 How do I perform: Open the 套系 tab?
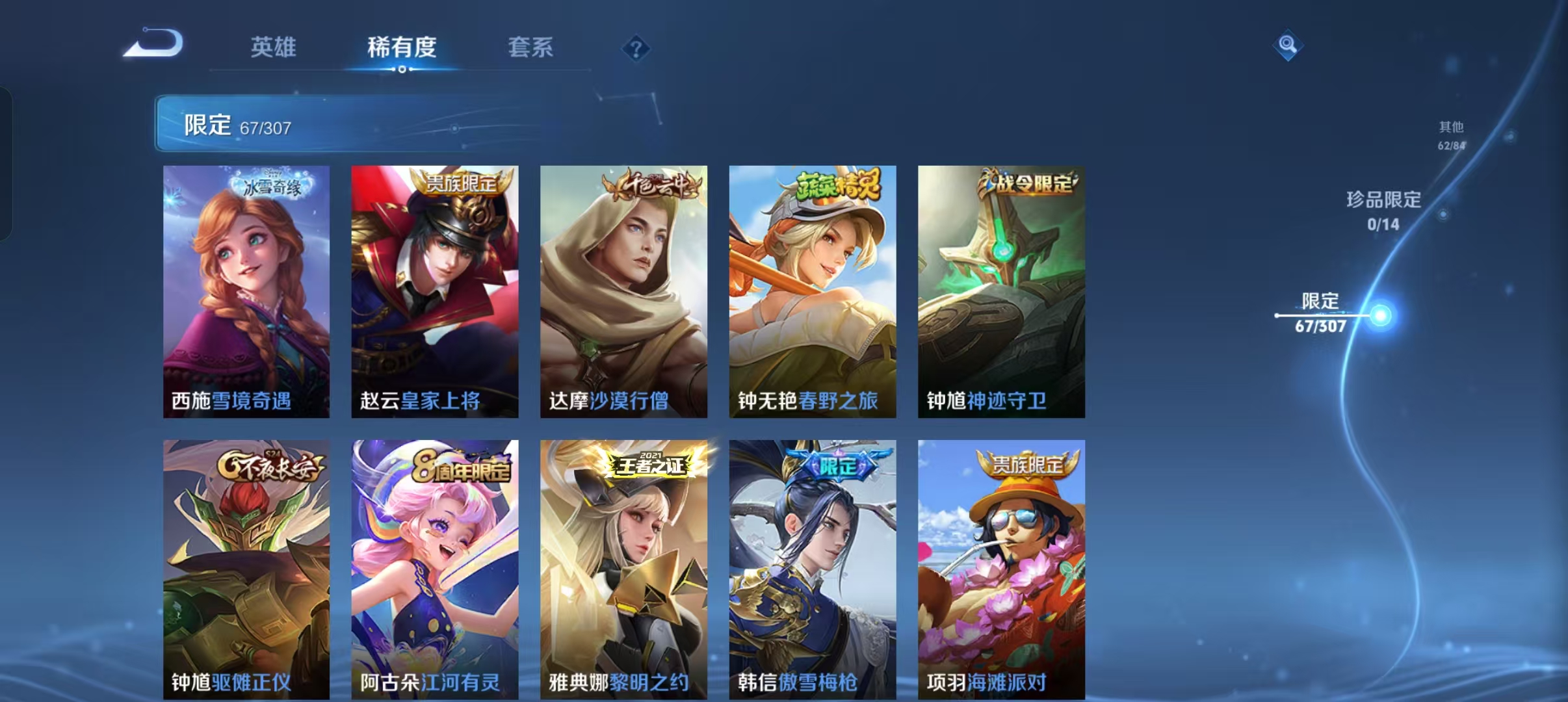coord(530,47)
